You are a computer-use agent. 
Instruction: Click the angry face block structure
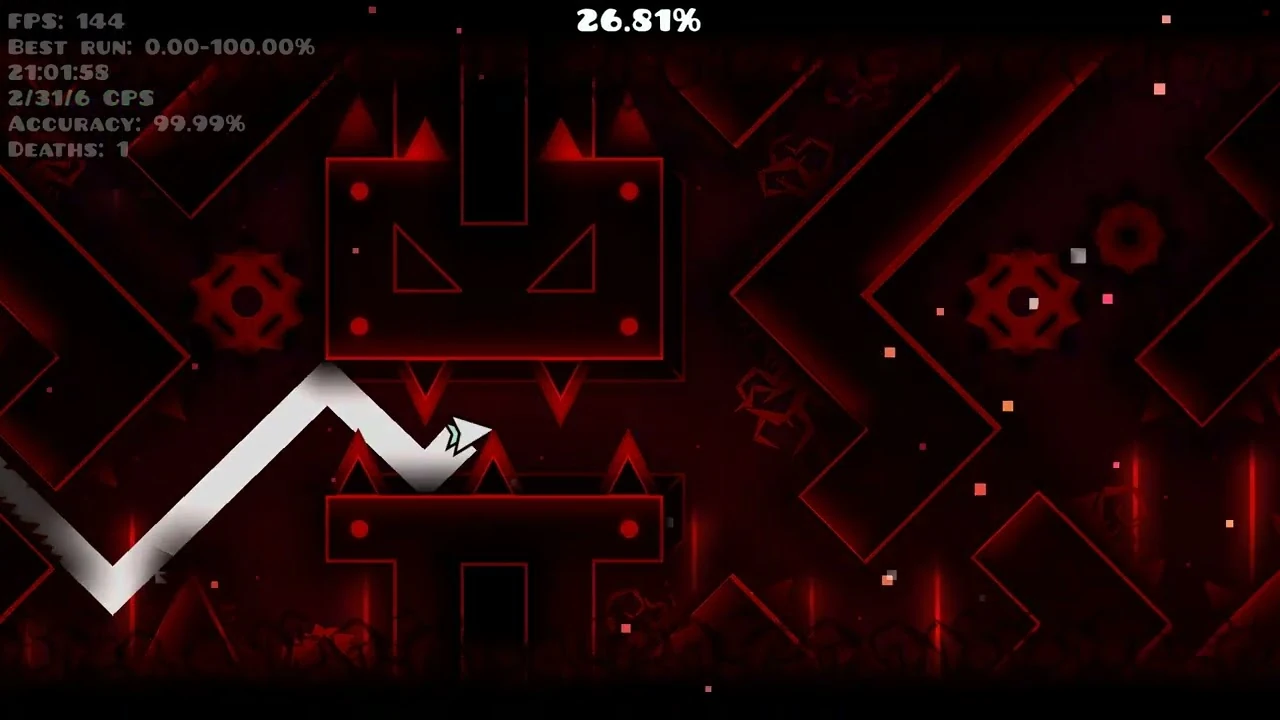pyautogui.click(x=493, y=255)
